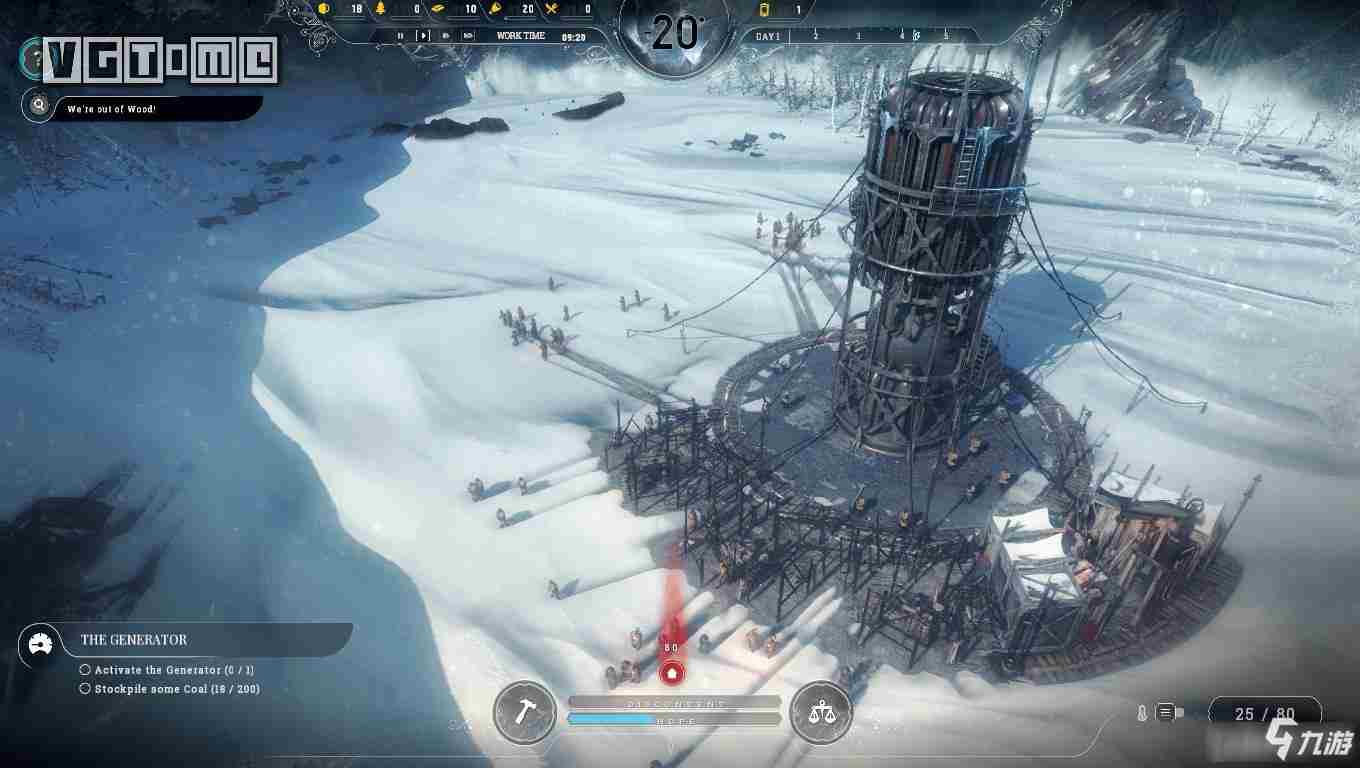Toggle the temperature overlay thermometer icon
This screenshot has height=768, width=1360.
[1142, 713]
